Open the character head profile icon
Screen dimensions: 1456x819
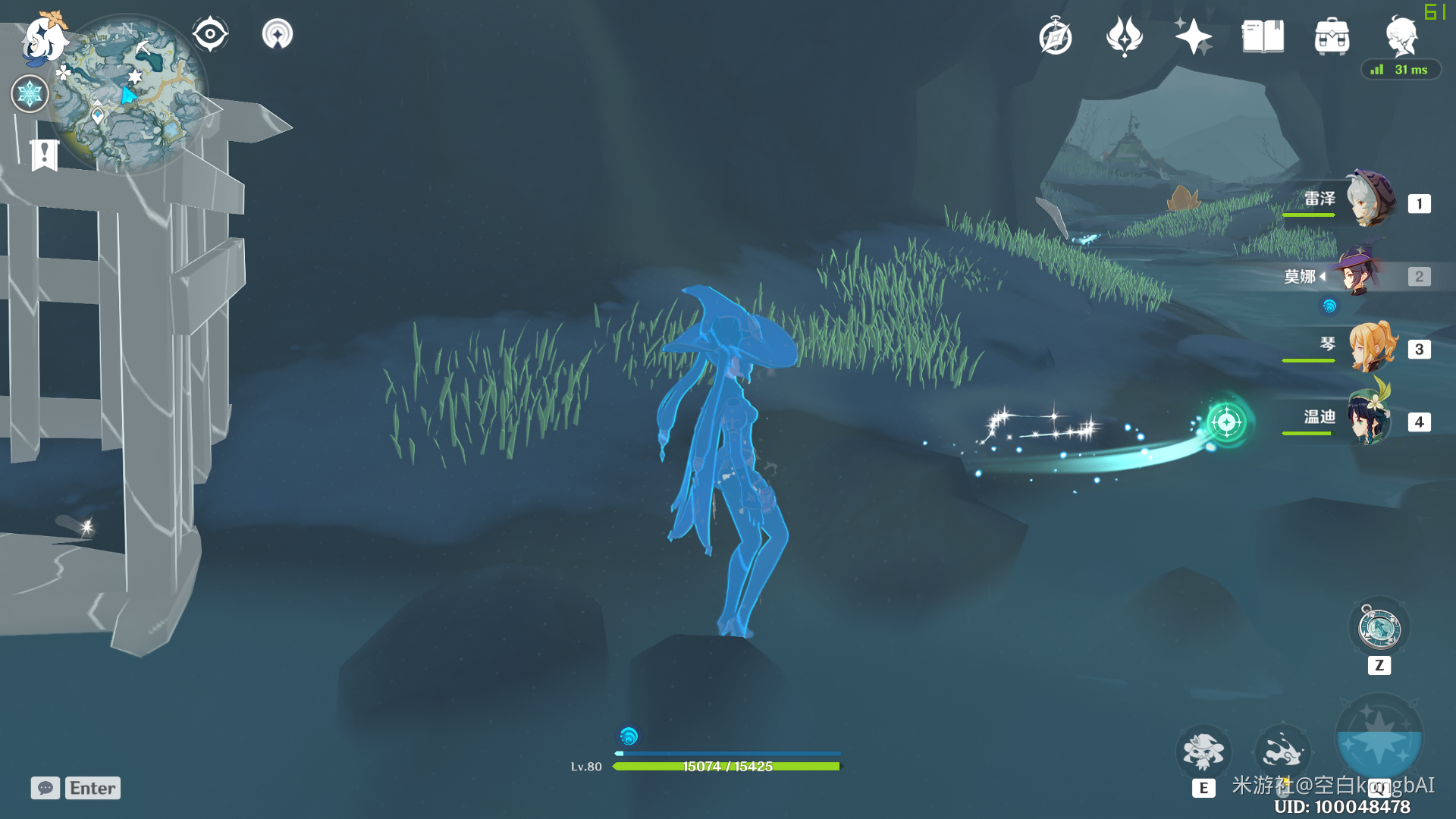(x=1401, y=36)
